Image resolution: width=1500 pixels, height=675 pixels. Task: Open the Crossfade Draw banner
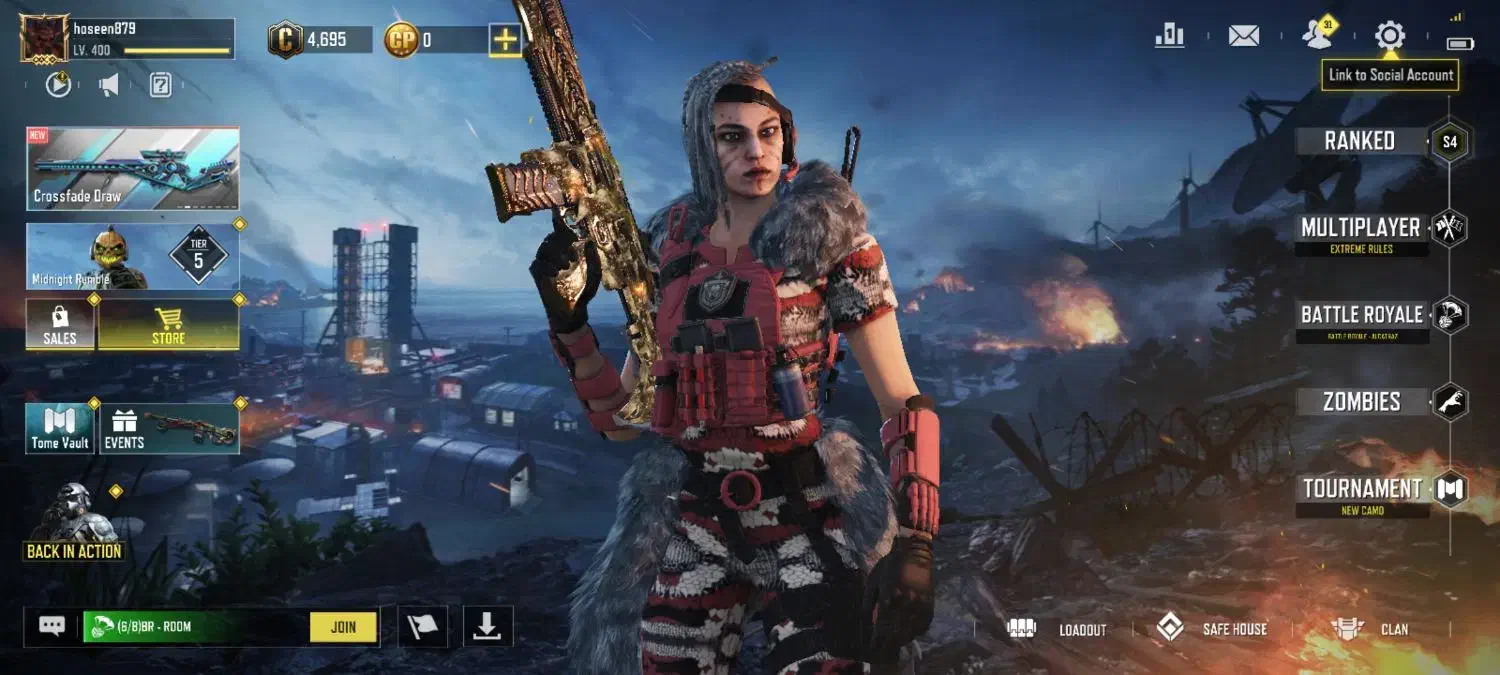click(x=133, y=168)
